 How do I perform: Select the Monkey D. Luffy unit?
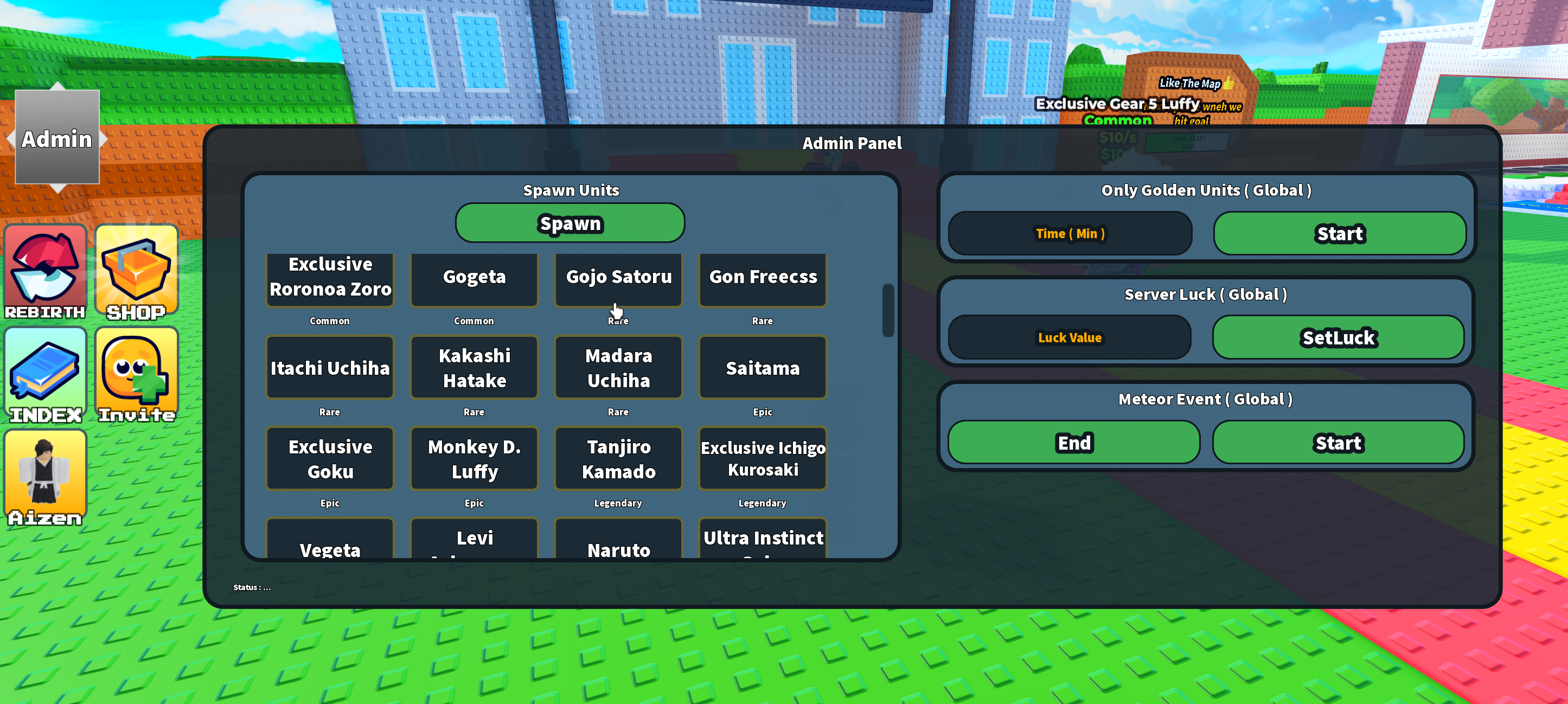click(x=474, y=459)
